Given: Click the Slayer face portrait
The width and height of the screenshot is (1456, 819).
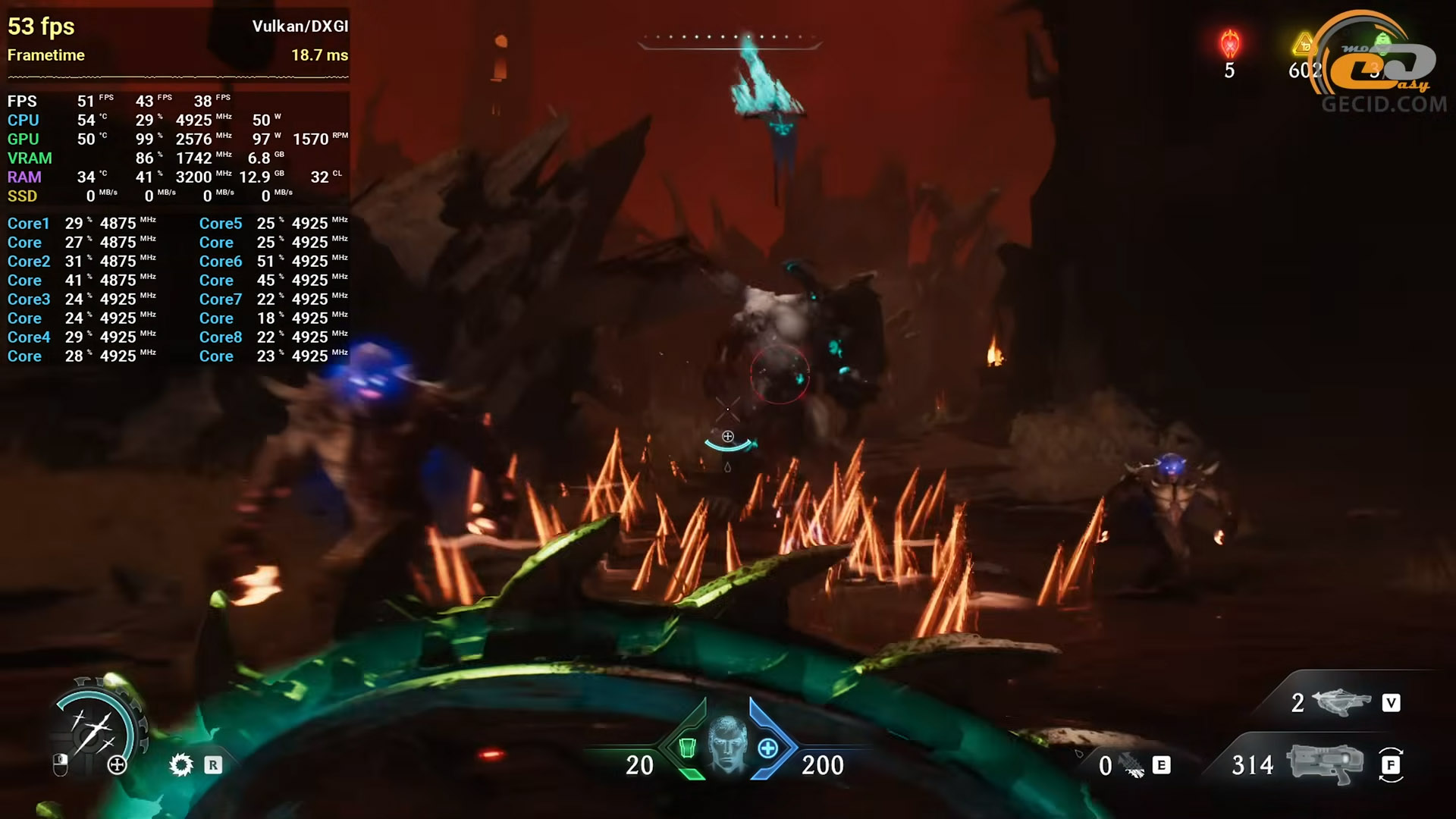Looking at the screenshot, I should 727,744.
